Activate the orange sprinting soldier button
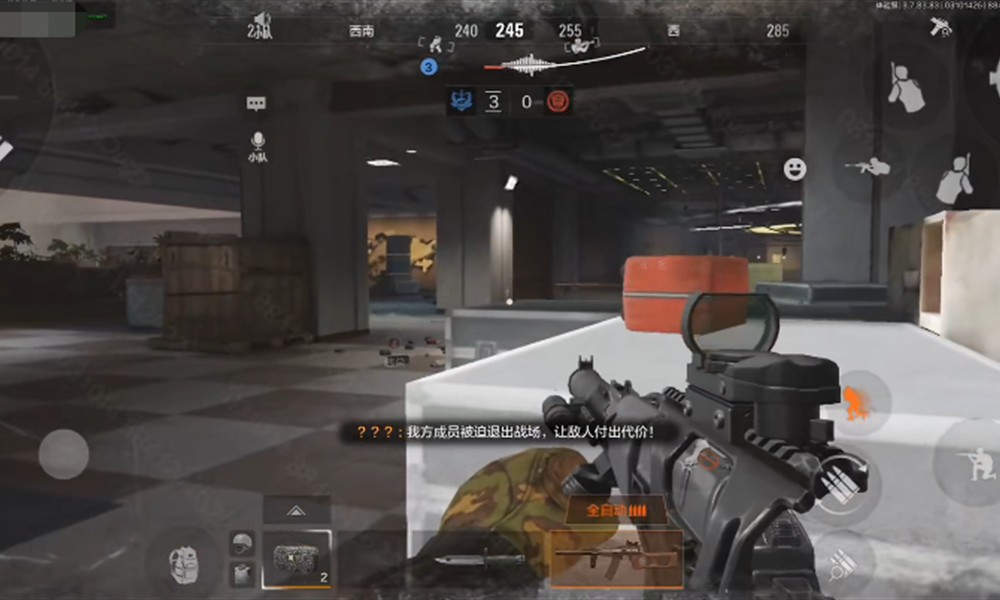Screen dimensions: 1000x600 click(854, 402)
